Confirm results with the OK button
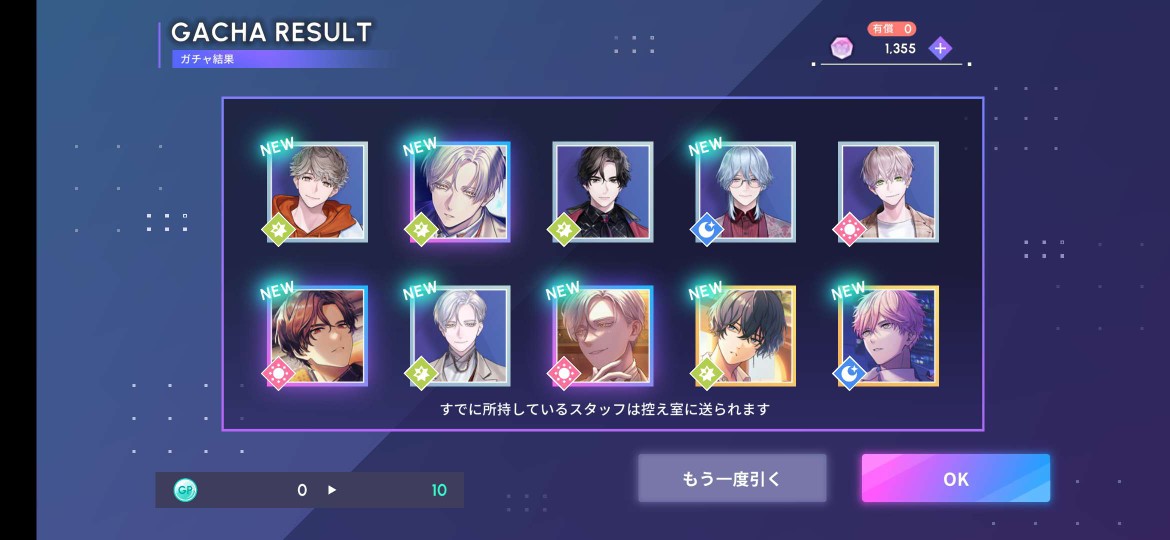The width and height of the screenshot is (1170, 540). coord(955,478)
